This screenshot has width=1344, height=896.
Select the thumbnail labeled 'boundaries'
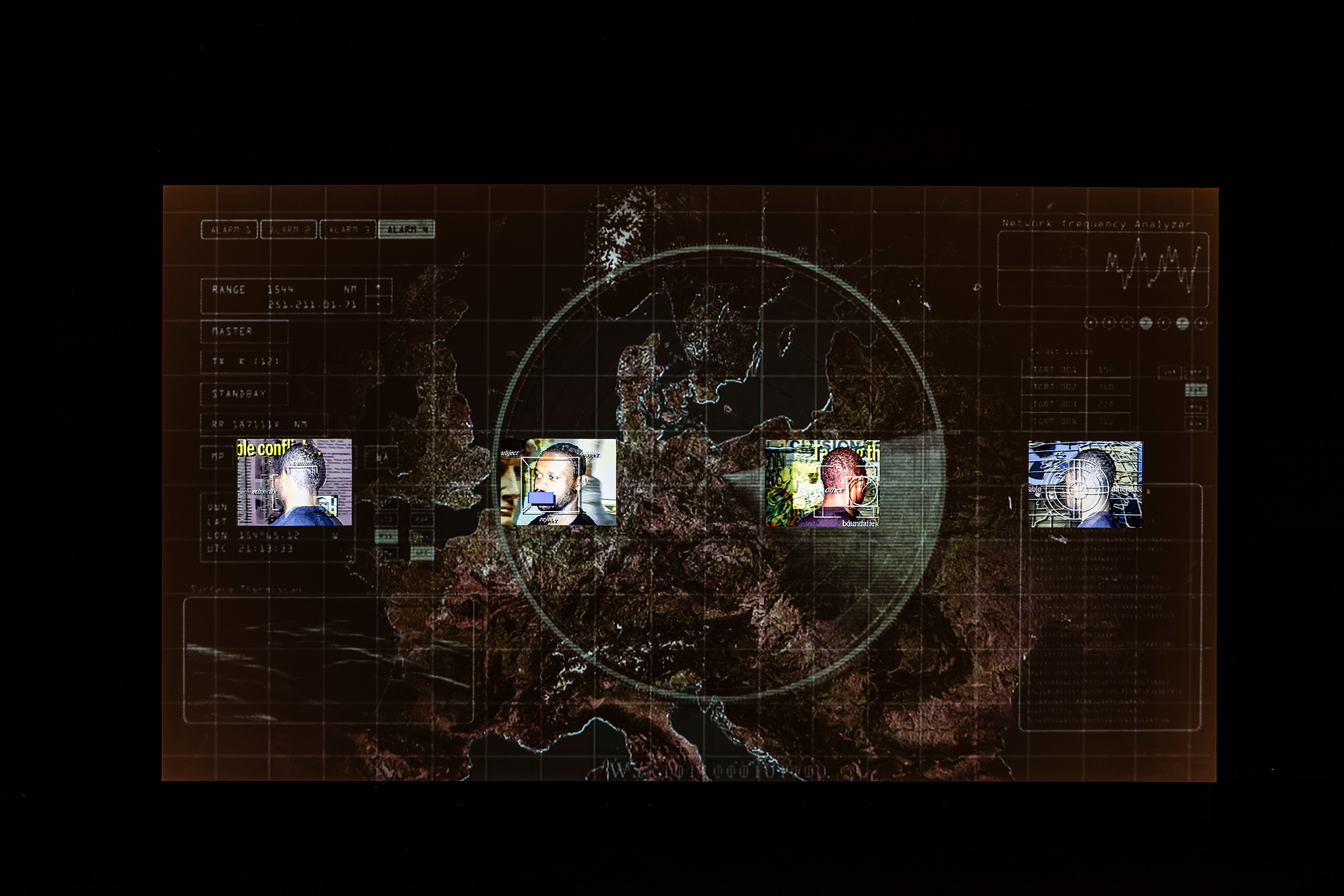coord(822,483)
